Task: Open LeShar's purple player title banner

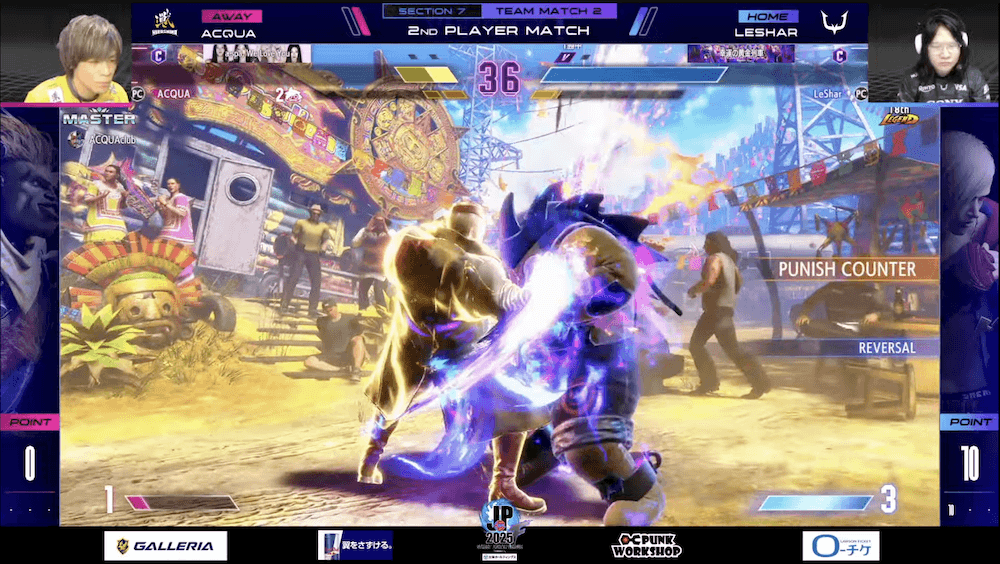Action: click(x=741, y=54)
